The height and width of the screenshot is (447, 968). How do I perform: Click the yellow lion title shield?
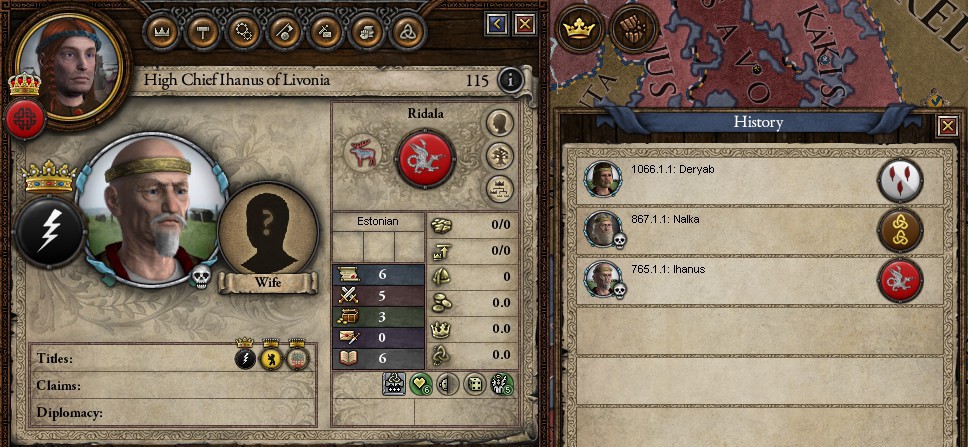click(270, 358)
